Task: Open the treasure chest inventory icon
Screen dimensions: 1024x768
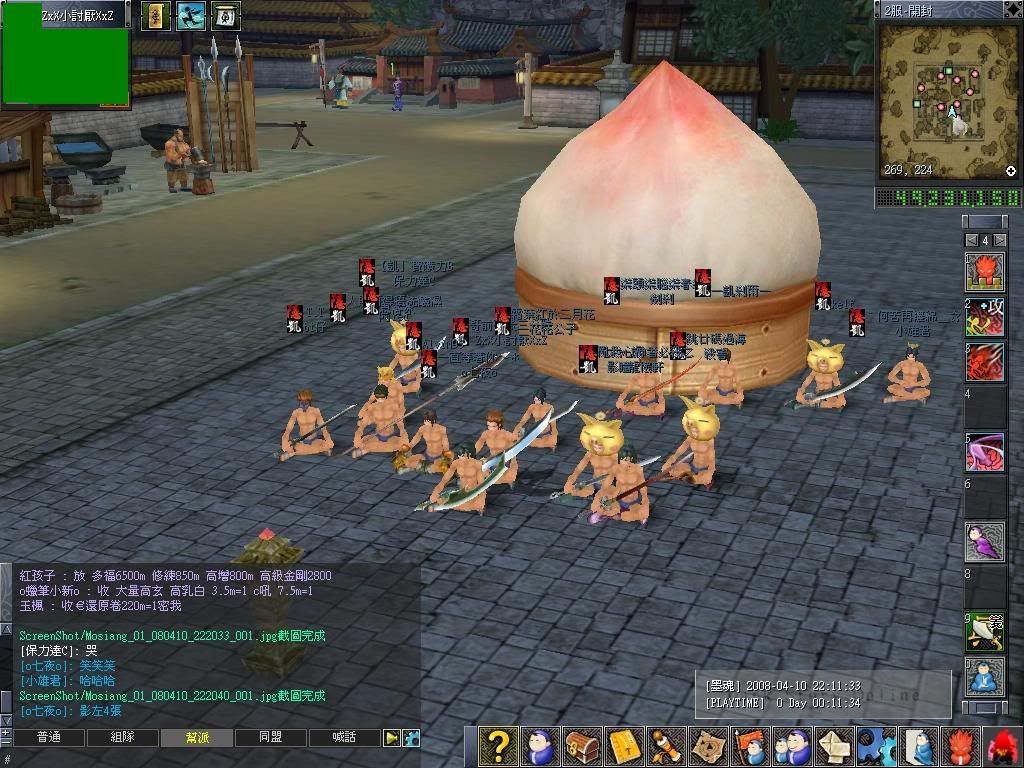Action: pyautogui.click(x=582, y=747)
